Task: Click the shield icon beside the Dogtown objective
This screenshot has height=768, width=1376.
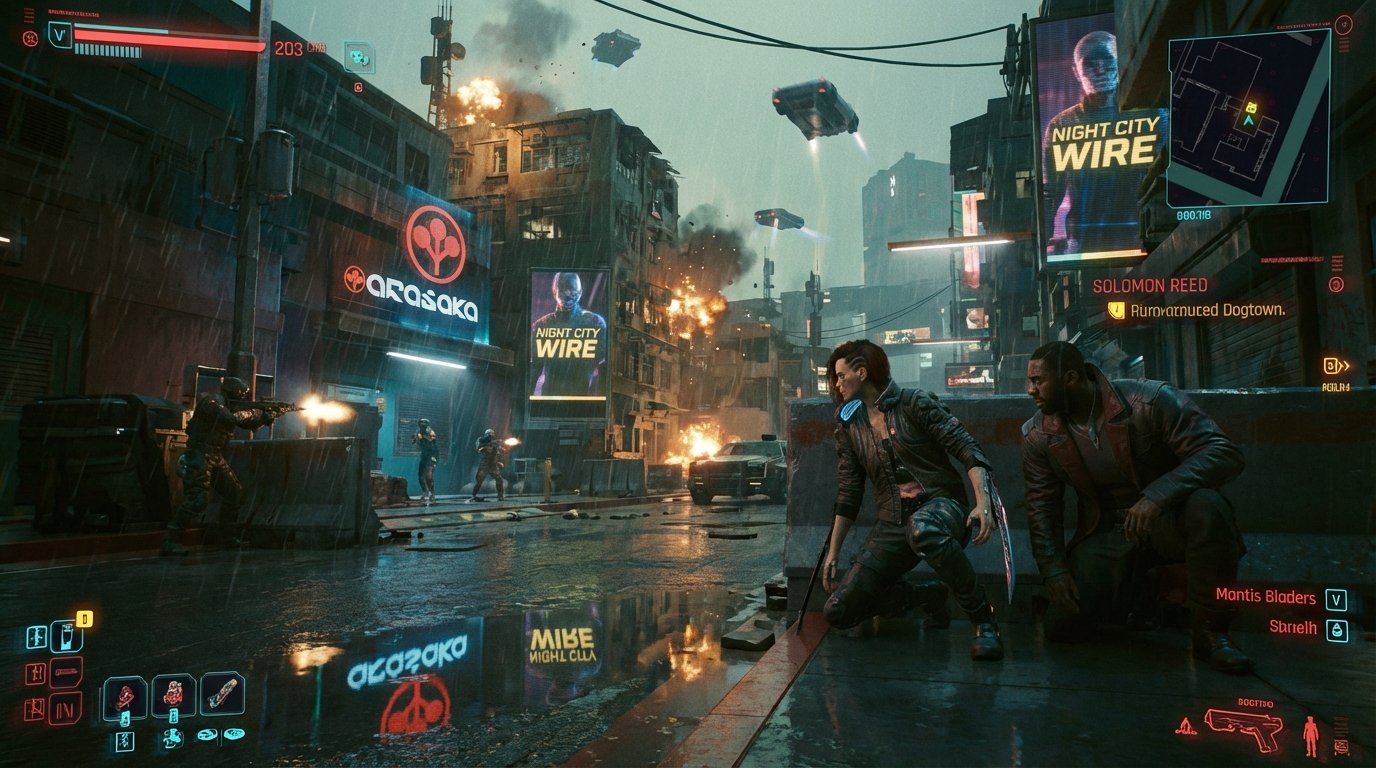Action: click(x=1117, y=311)
